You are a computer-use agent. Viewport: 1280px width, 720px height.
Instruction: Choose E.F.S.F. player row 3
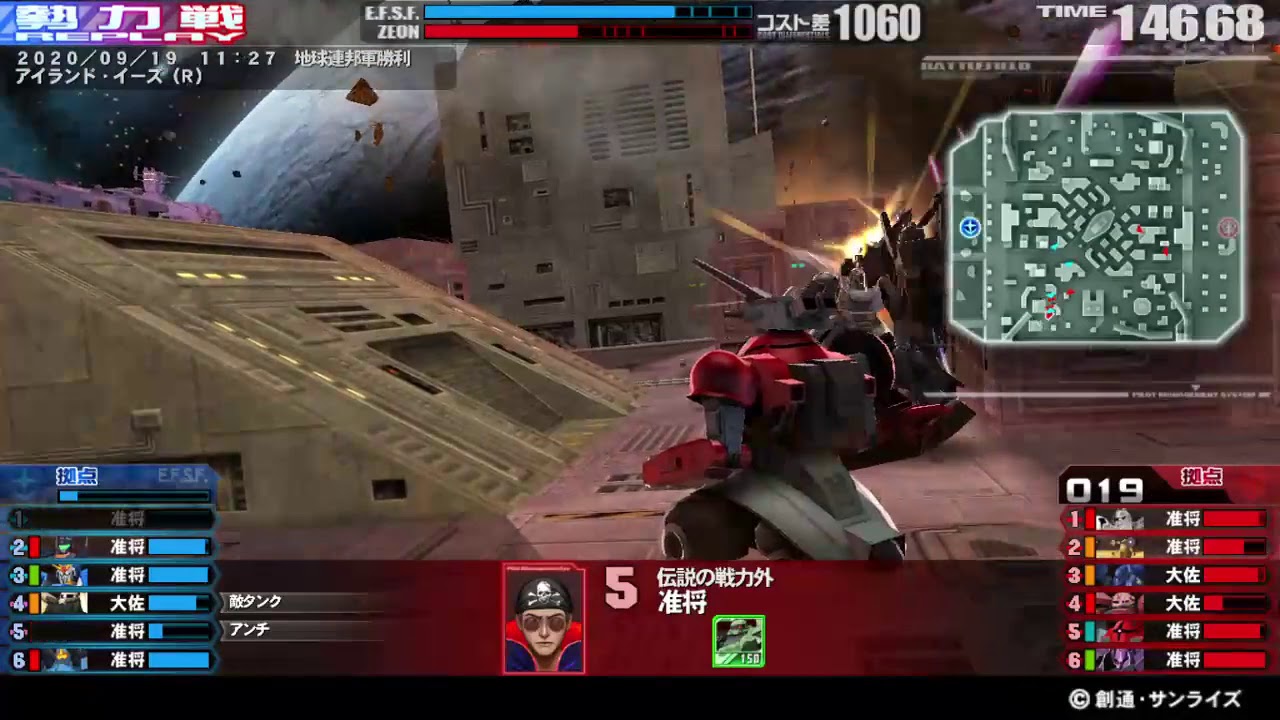pos(112,575)
